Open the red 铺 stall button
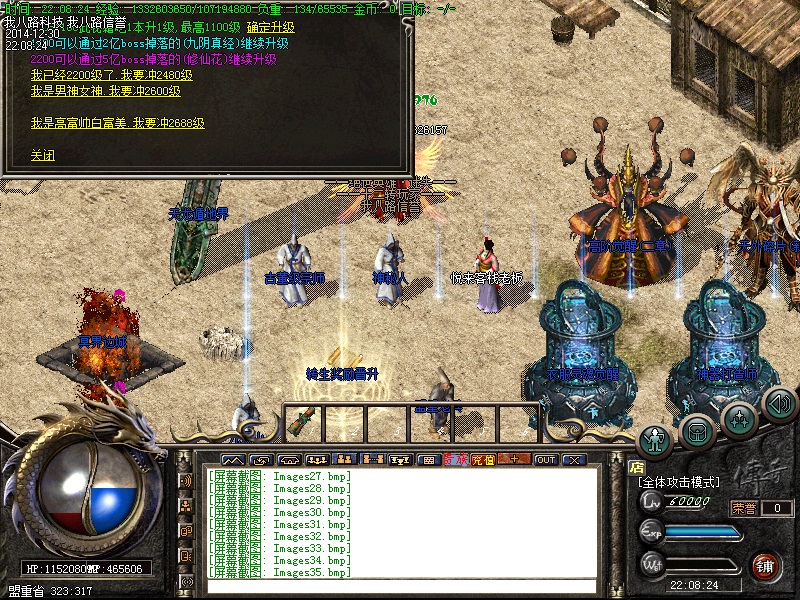The height and width of the screenshot is (600, 800). coord(765,565)
